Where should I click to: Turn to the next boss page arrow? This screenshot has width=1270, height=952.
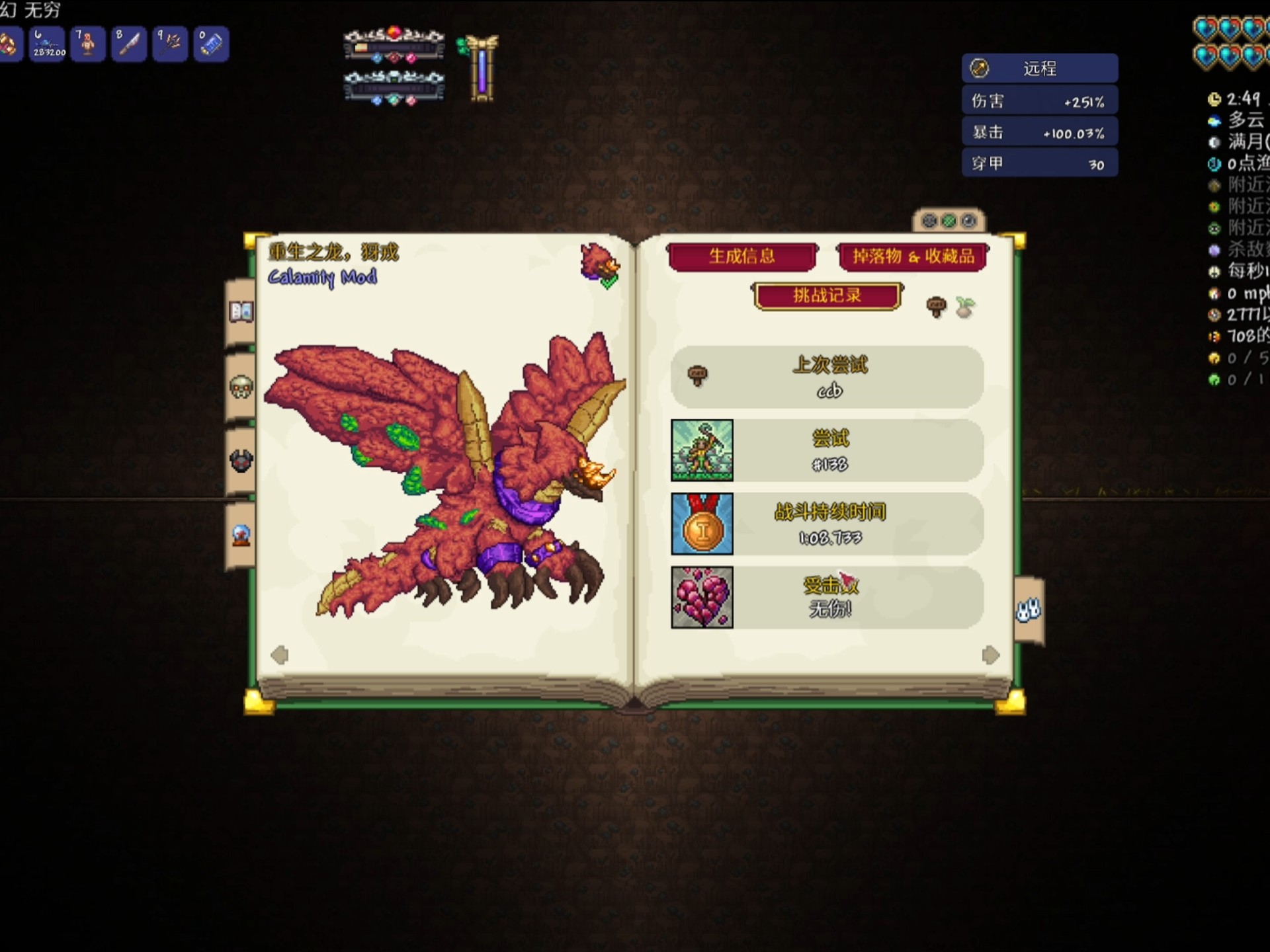pyautogui.click(x=990, y=654)
